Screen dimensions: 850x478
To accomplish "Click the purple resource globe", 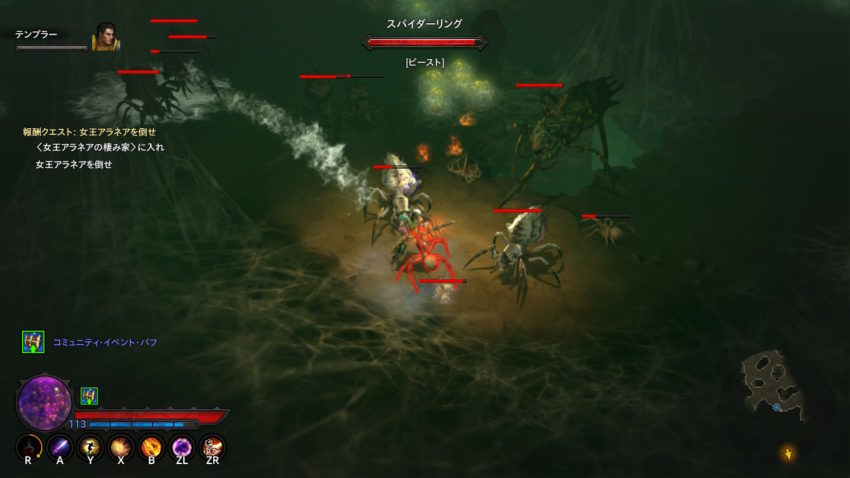I will coord(45,402).
